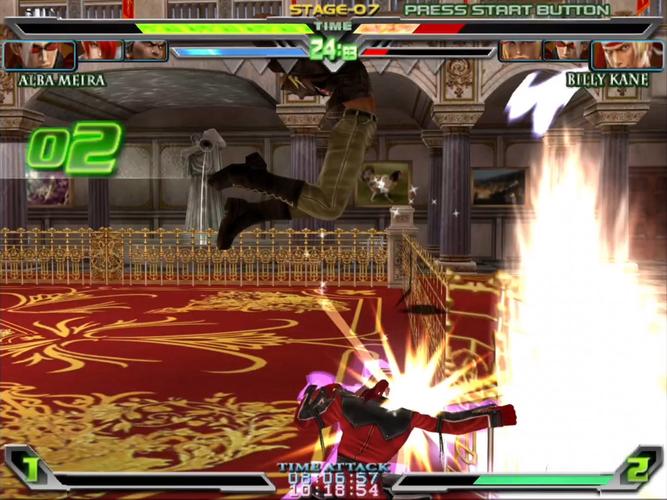Select Alba Meira's character portrait
Viewport: 667px width, 500px height.
(38, 54)
